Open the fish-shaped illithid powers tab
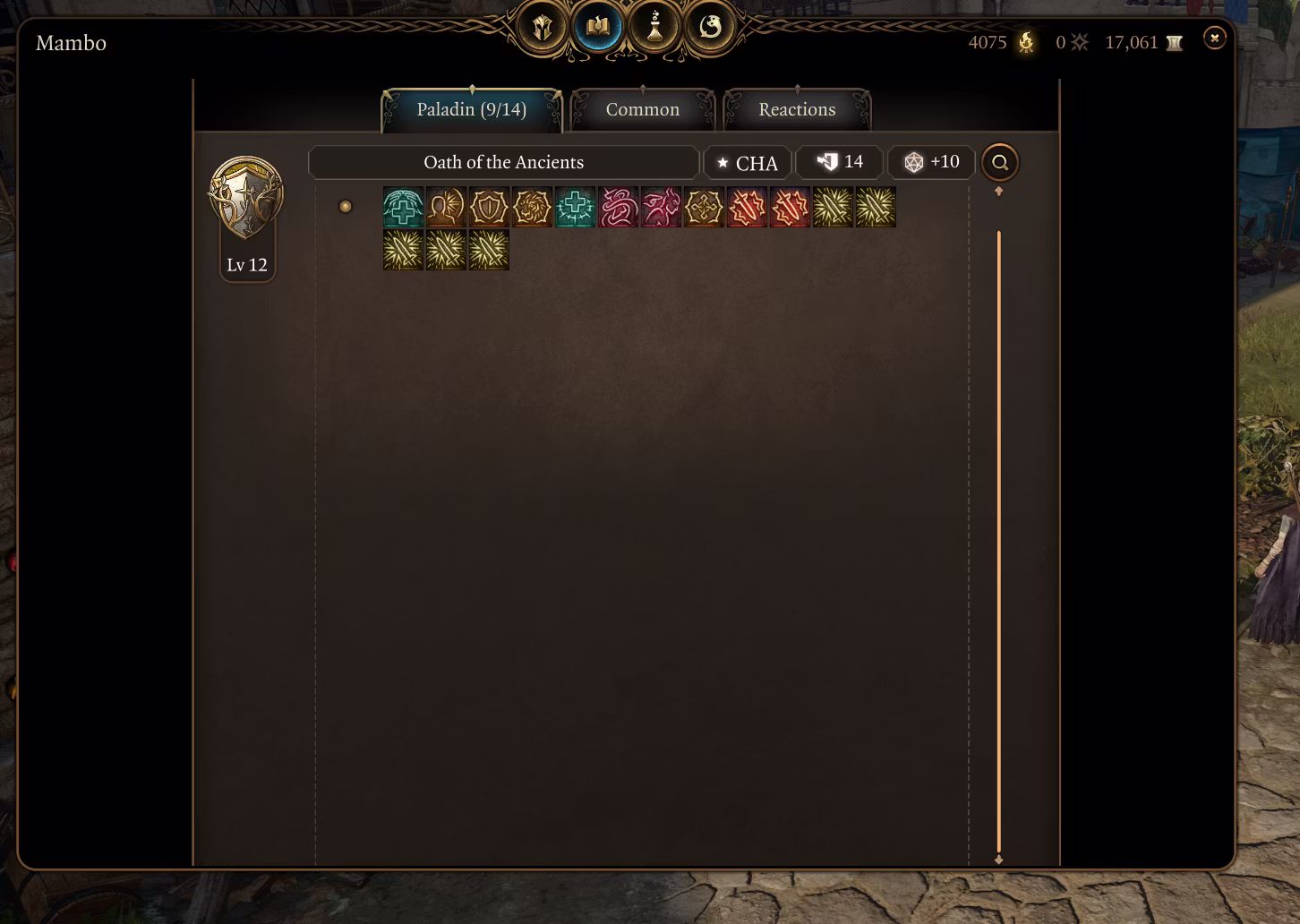The height and width of the screenshot is (924, 1300). [x=710, y=28]
